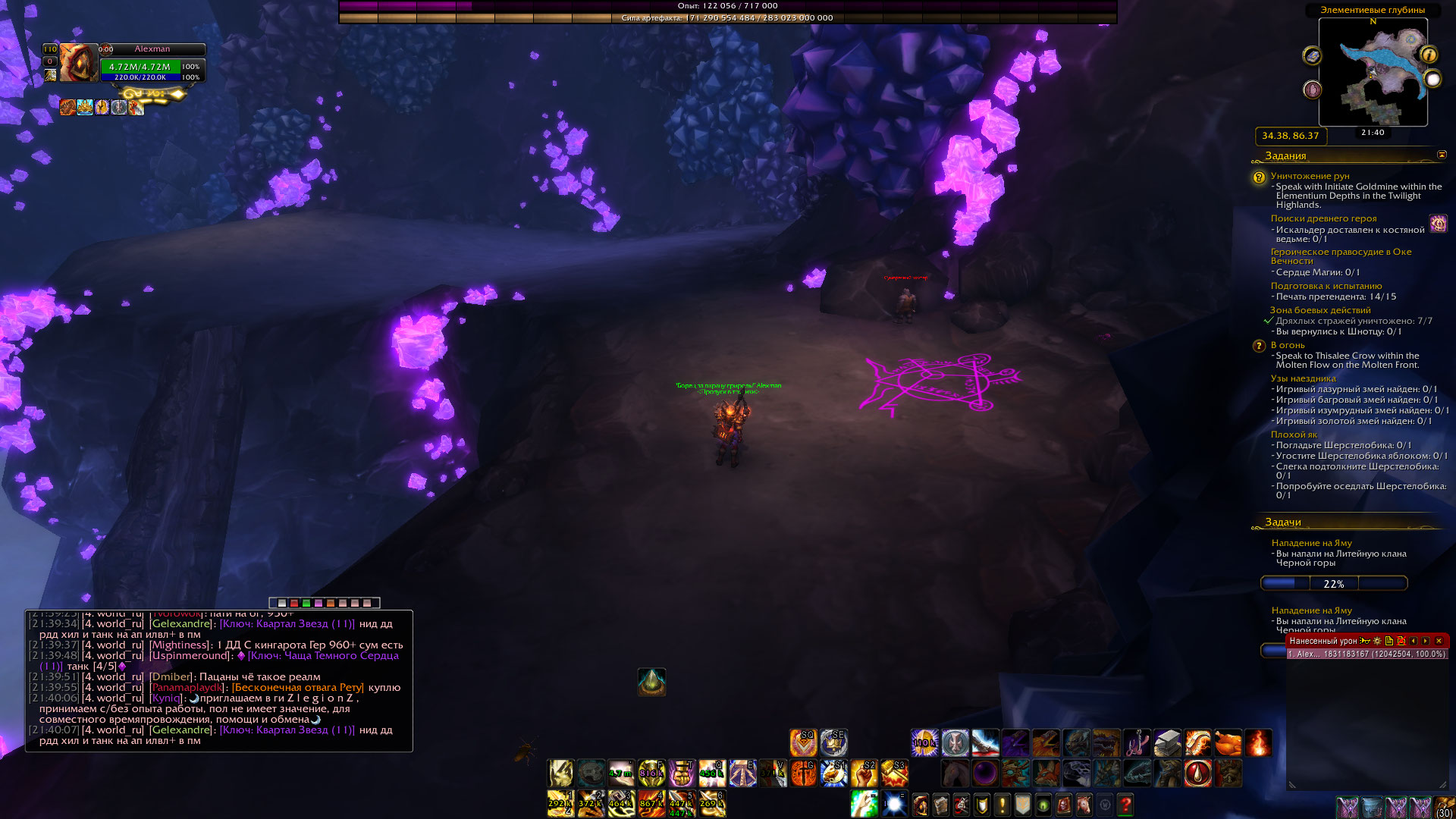Click the red question mark help button

tap(1125, 804)
